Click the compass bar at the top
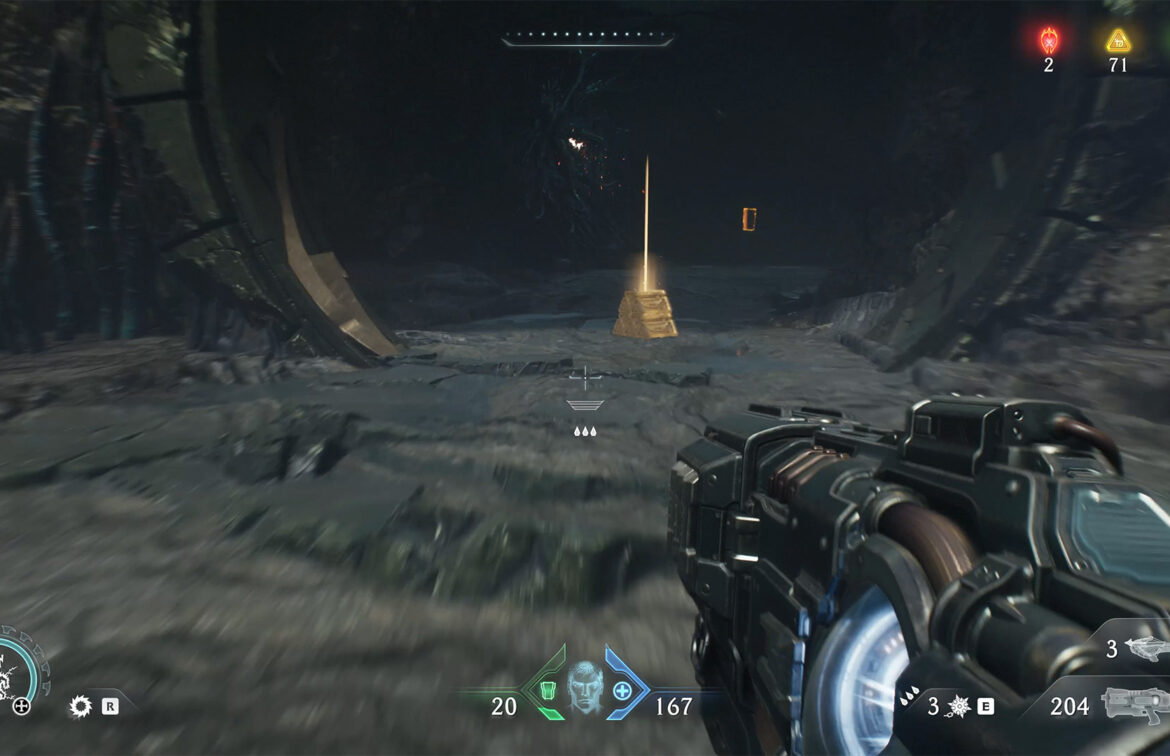1170x756 pixels. [587, 41]
